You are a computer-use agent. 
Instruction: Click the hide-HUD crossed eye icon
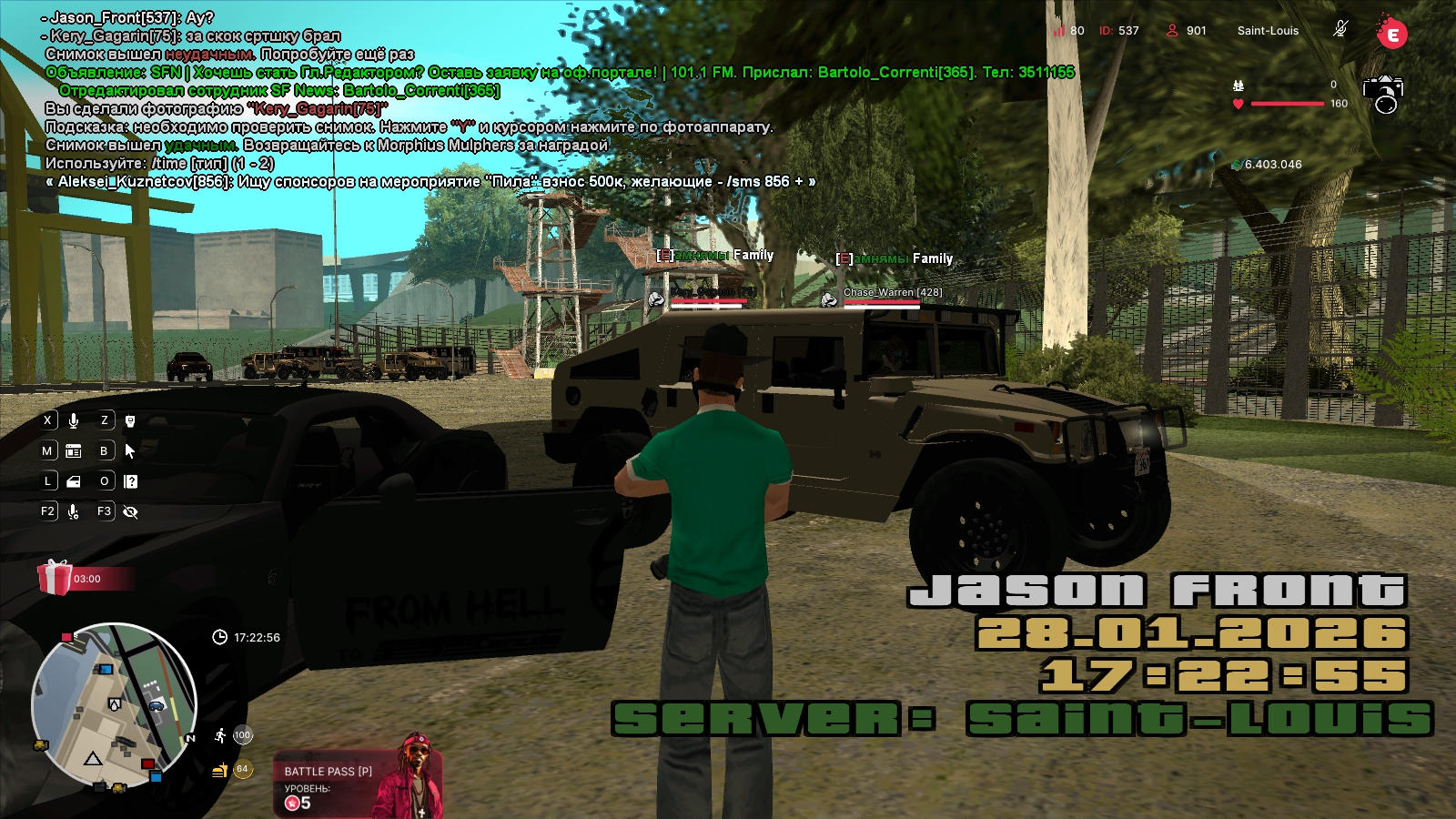(130, 511)
